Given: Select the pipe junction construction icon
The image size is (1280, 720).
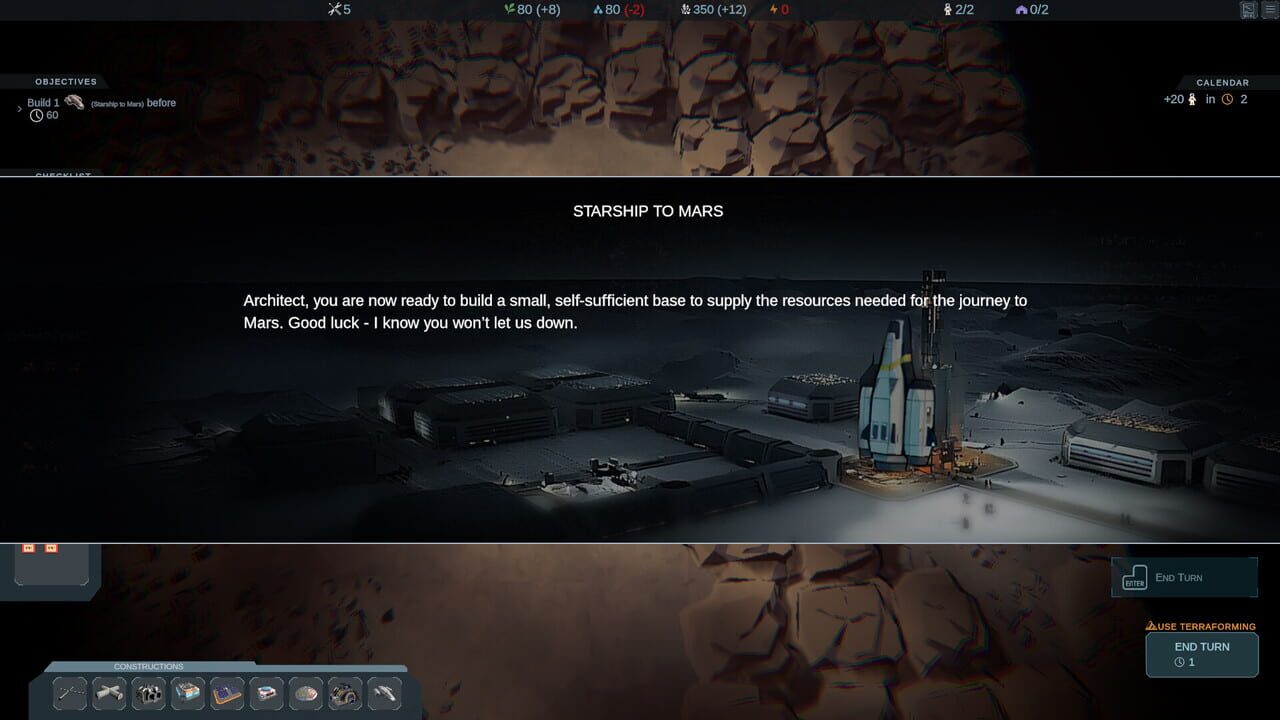Looking at the screenshot, I should 108,693.
